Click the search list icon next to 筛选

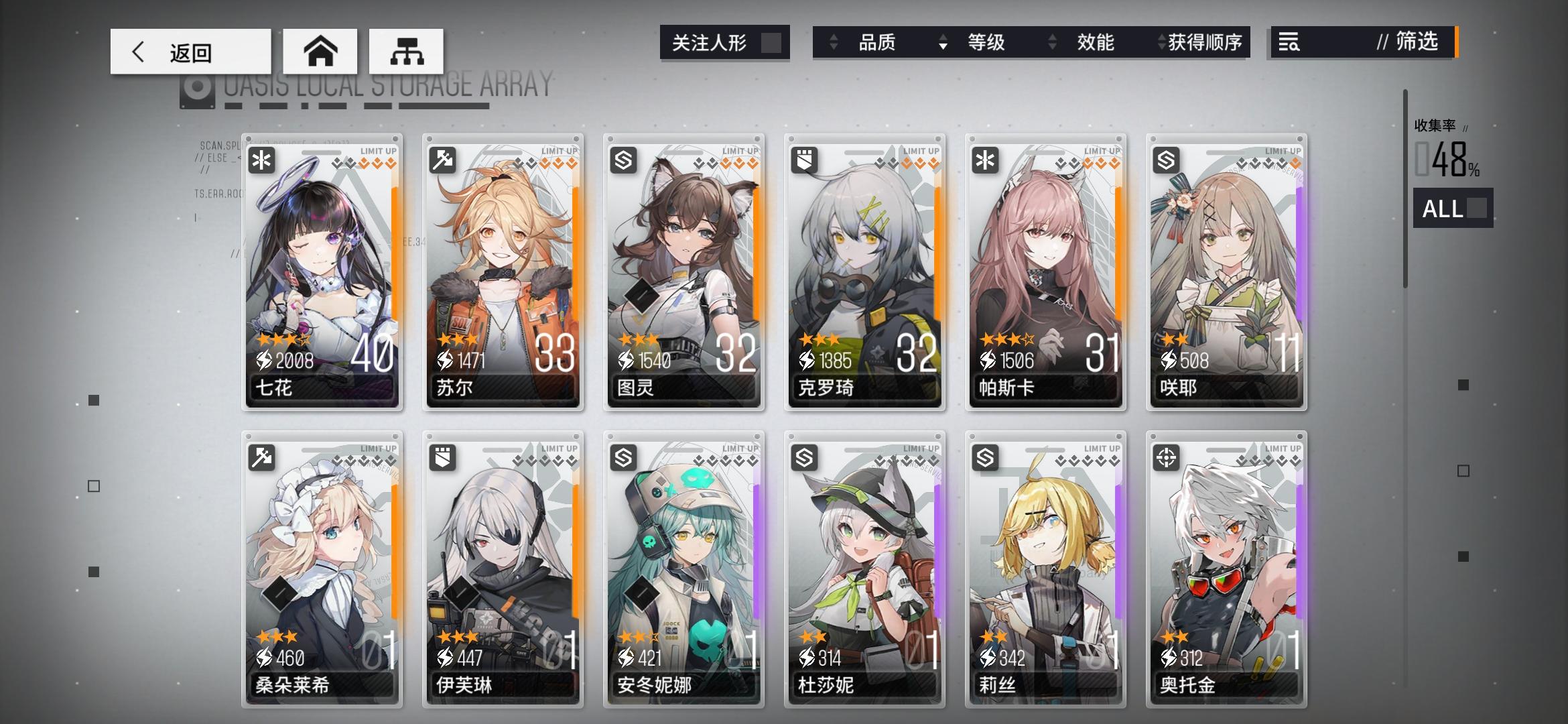coord(1290,43)
